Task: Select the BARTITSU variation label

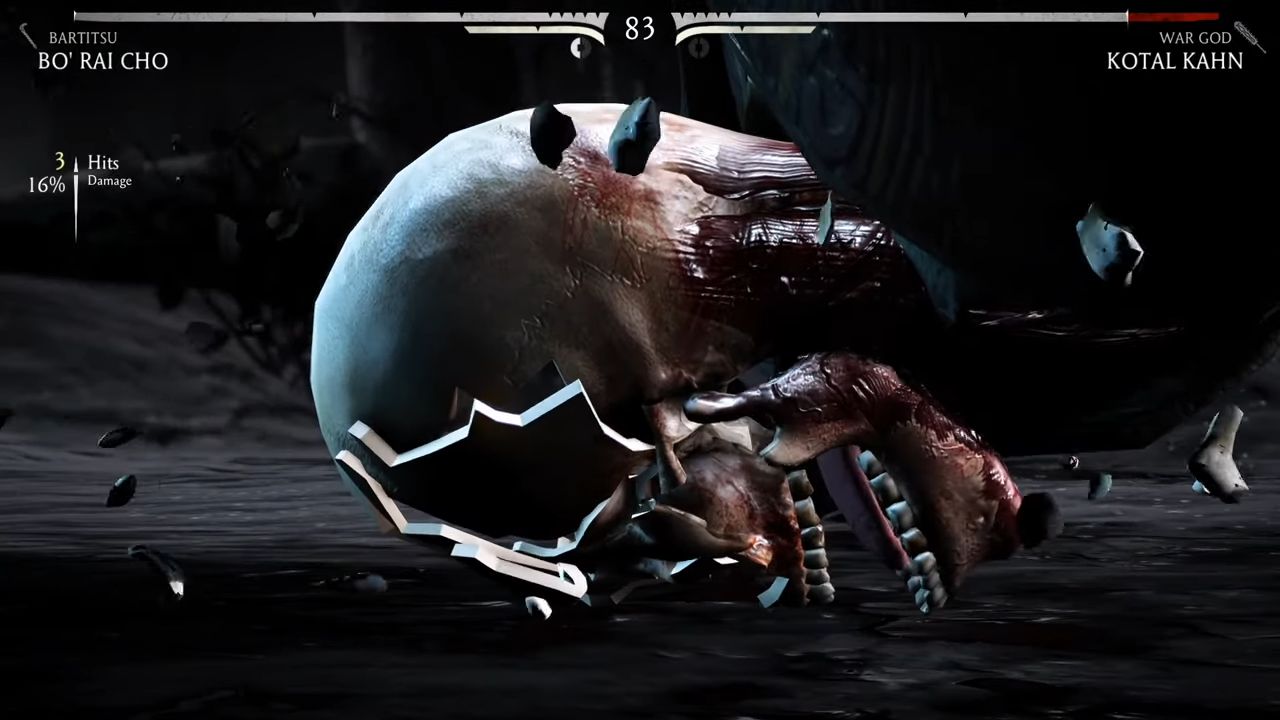Action: coord(83,37)
